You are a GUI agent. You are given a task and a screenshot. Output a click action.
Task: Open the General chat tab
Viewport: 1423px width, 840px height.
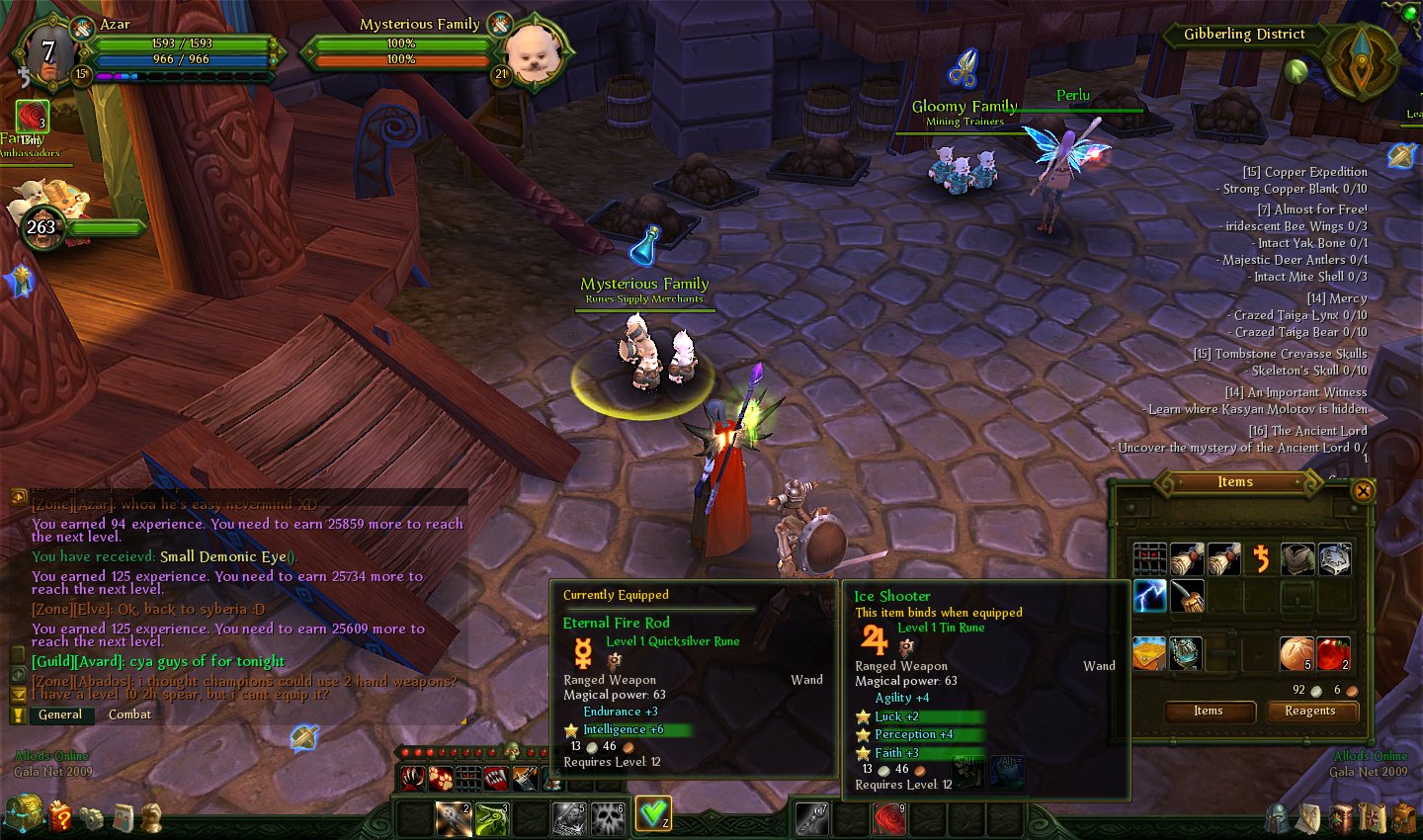tap(60, 714)
